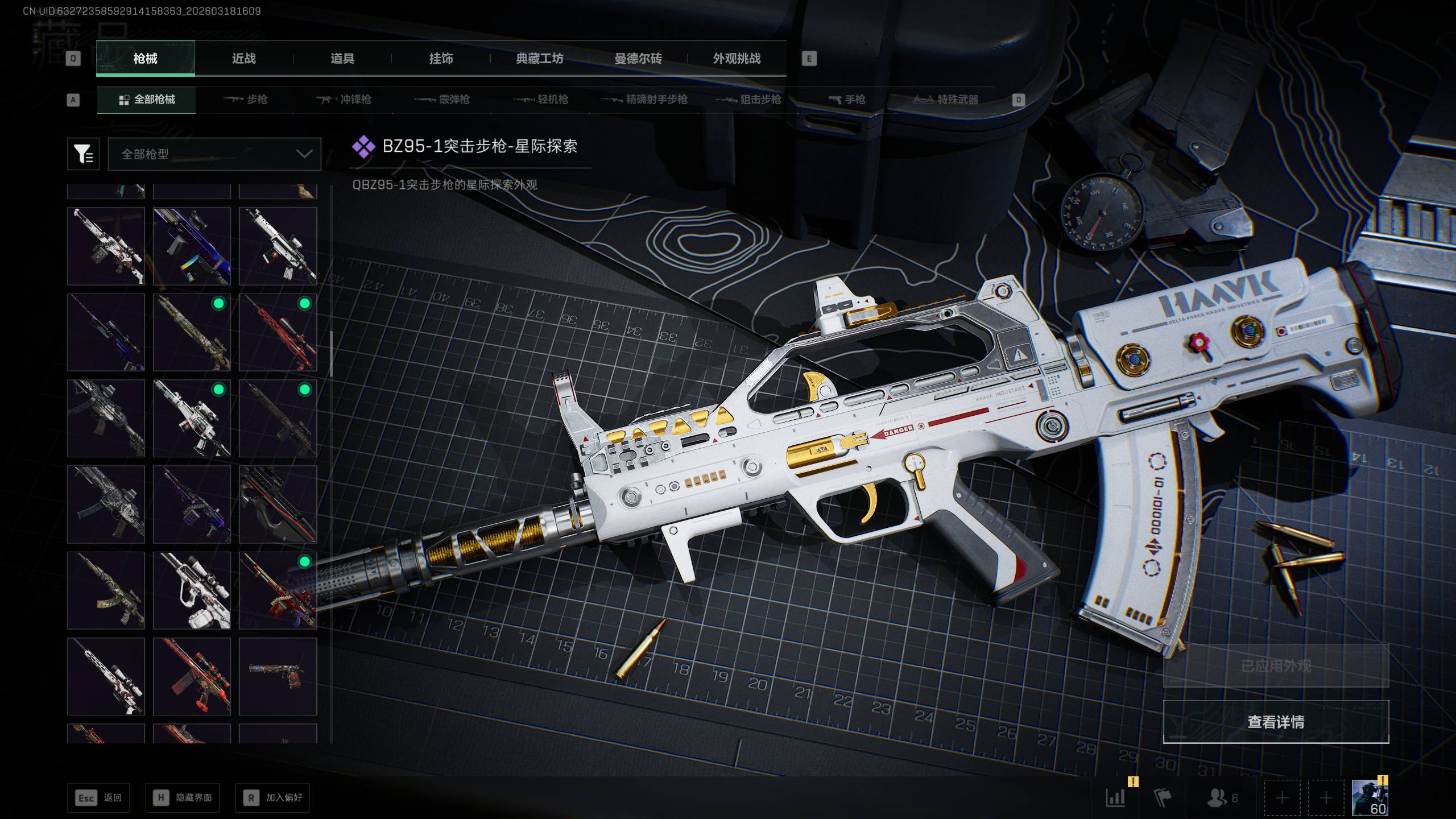This screenshot has height=819, width=1456.
Task: Filter weapons by 冲锋枪
Action: (344, 100)
